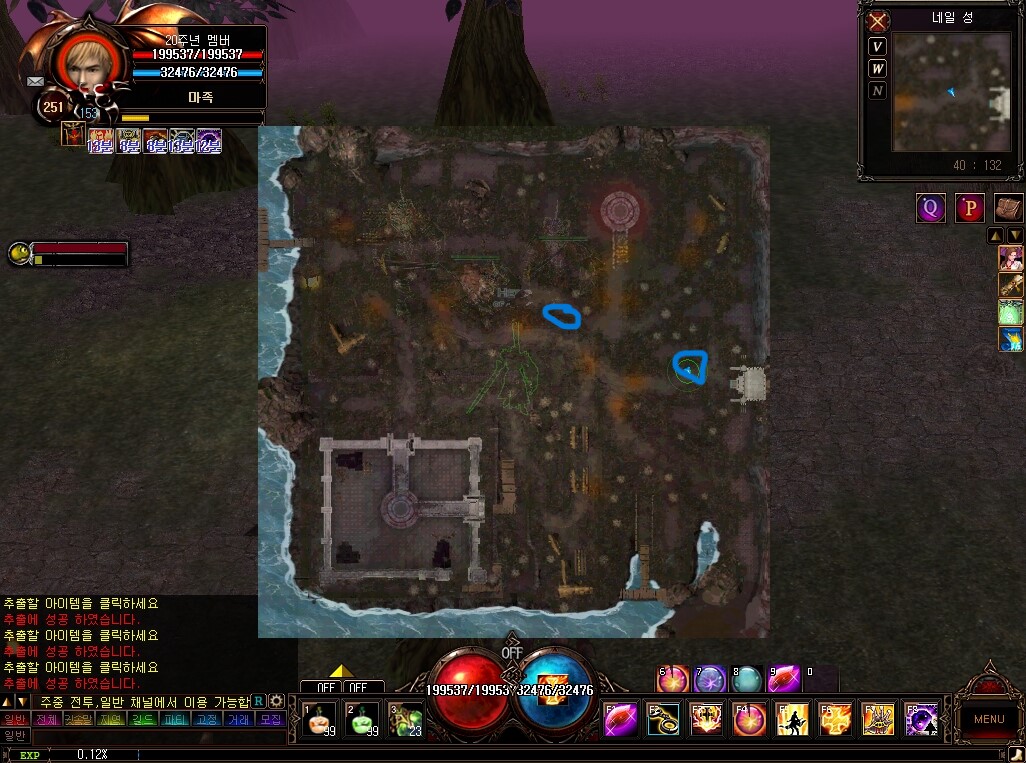
Task: Use the teal orb in slot 8
Action: coord(745,680)
